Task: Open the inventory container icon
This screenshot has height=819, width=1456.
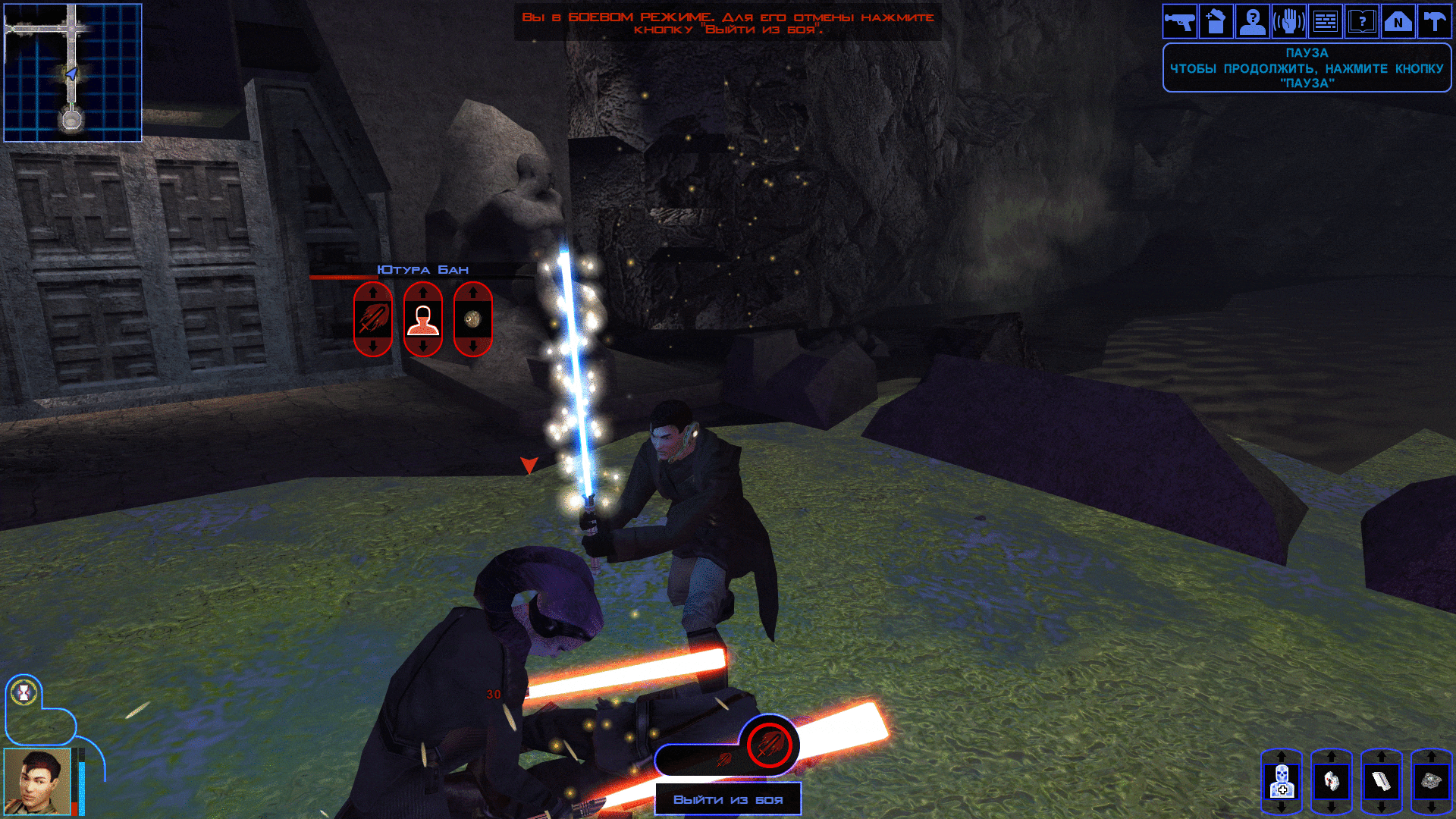Action: pos(1216,21)
